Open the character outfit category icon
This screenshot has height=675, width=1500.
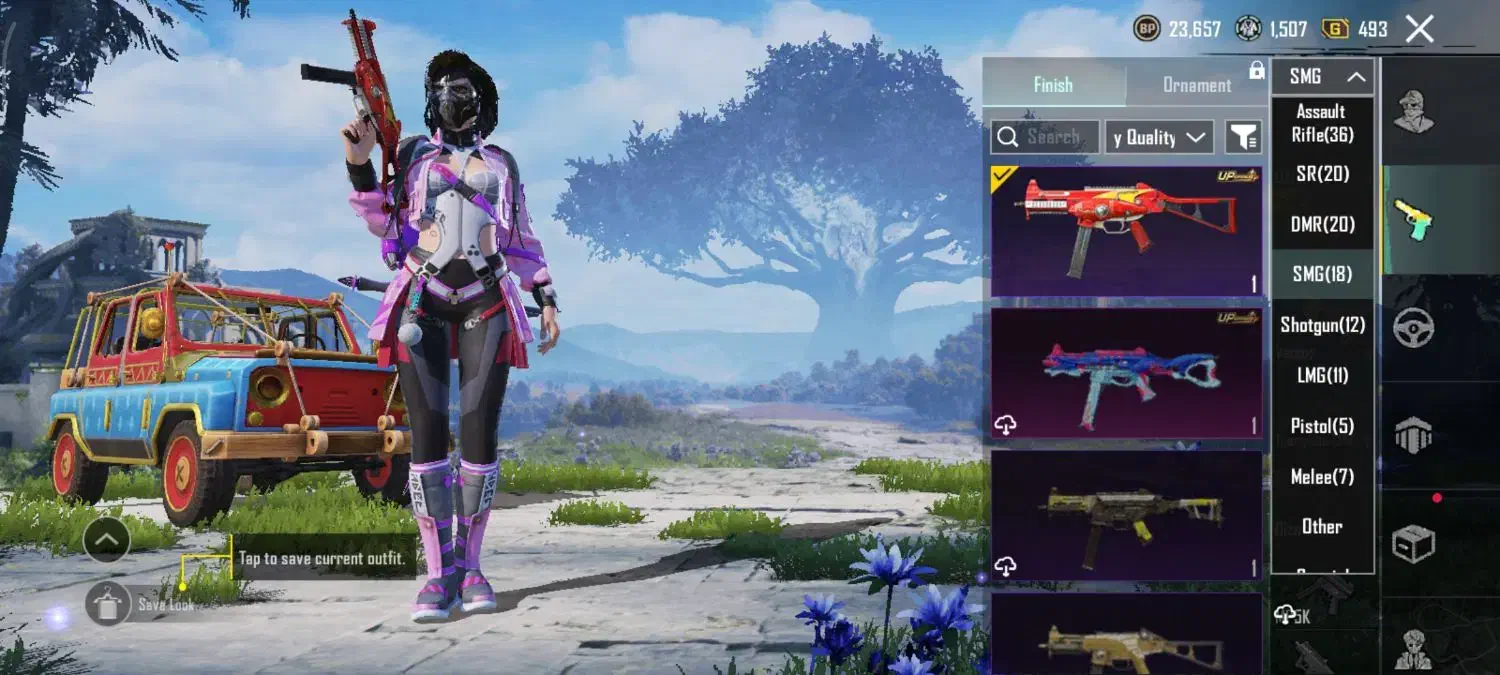tap(1414, 110)
